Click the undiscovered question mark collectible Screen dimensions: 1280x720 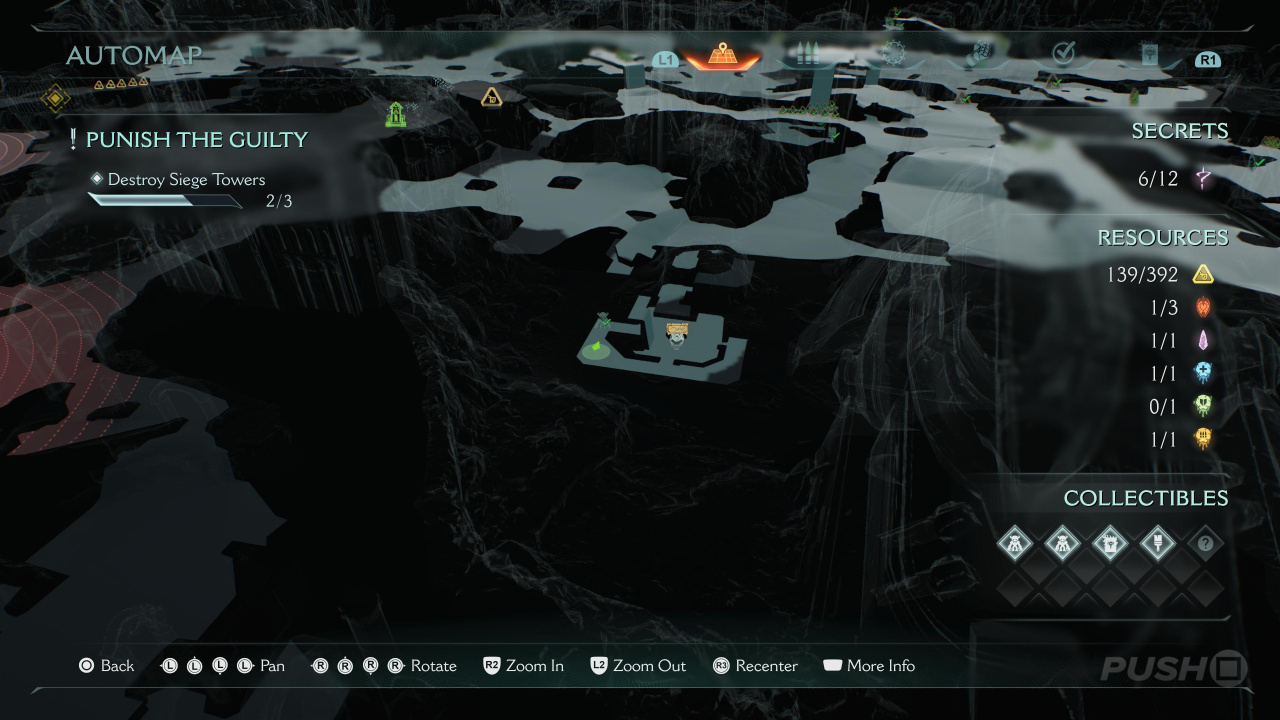[x=1205, y=544]
